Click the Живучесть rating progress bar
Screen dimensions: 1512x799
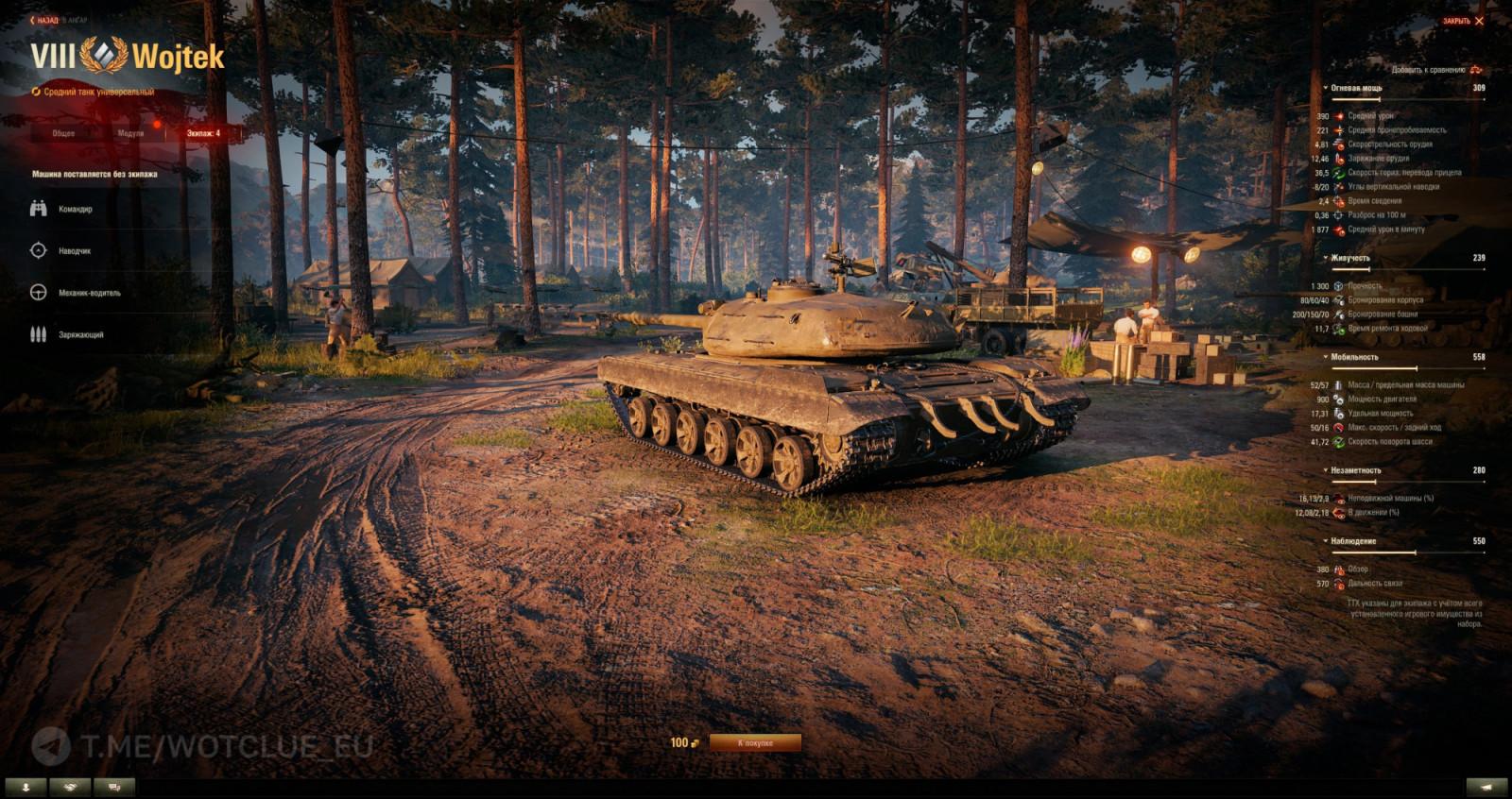pos(1408,269)
